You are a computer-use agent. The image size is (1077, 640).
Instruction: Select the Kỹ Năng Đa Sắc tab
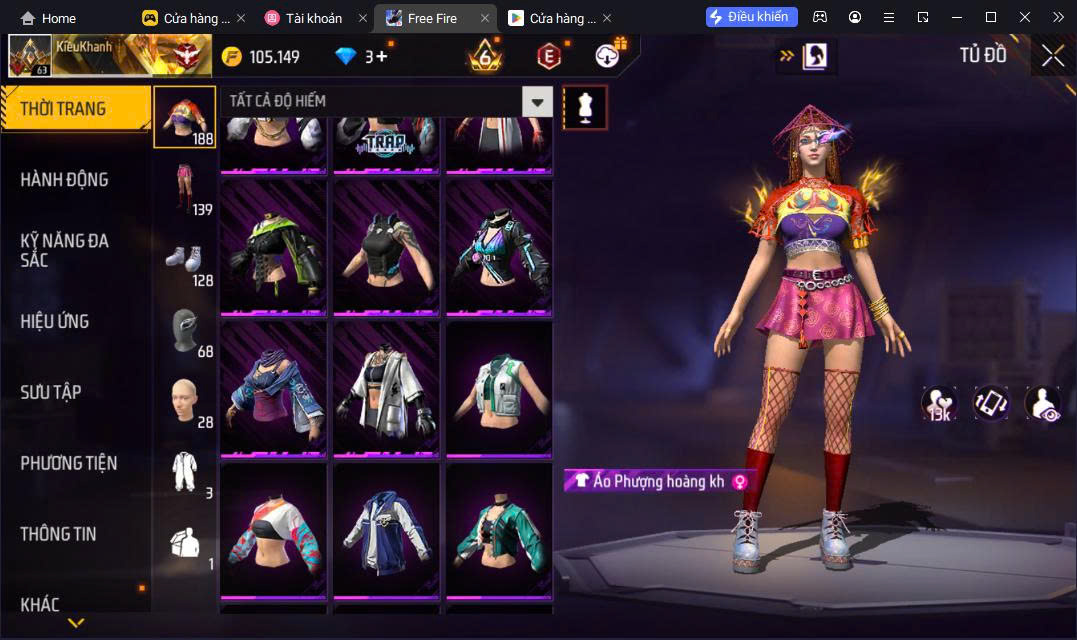[x=65, y=250]
